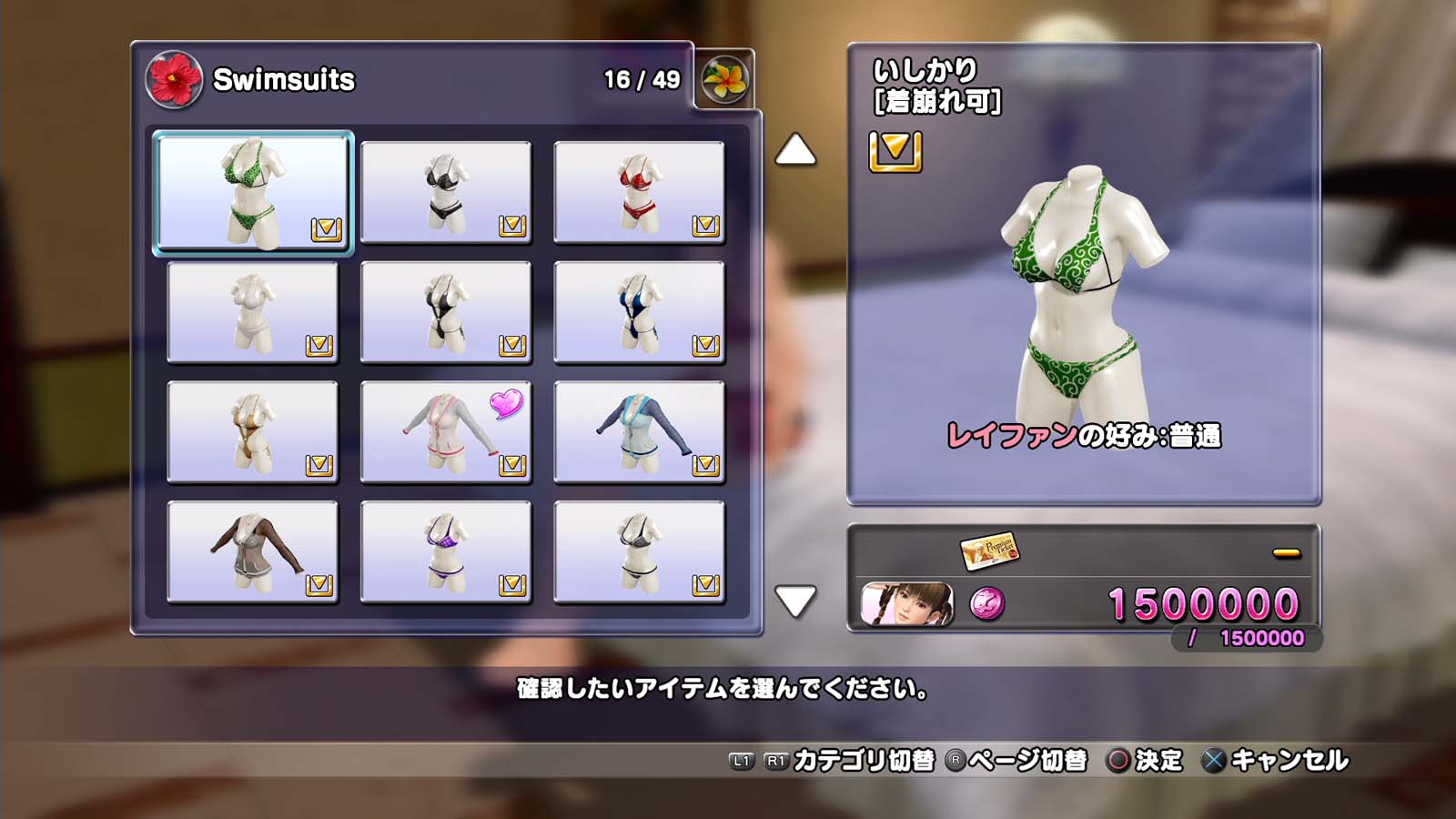Choose the pink jacket swimsuit with heart
Image resolution: width=1456 pixels, height=819 pixels.
(x=446, y=432)
